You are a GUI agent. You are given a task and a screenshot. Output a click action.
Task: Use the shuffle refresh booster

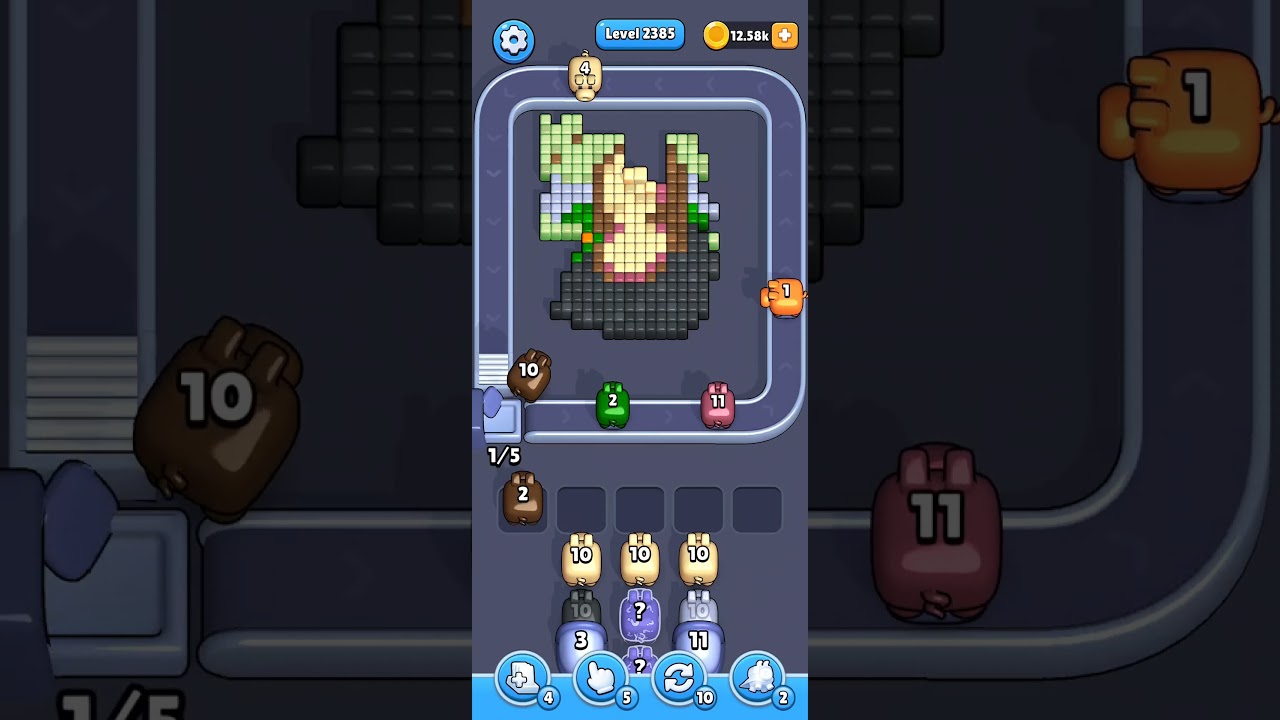[679, 678]
